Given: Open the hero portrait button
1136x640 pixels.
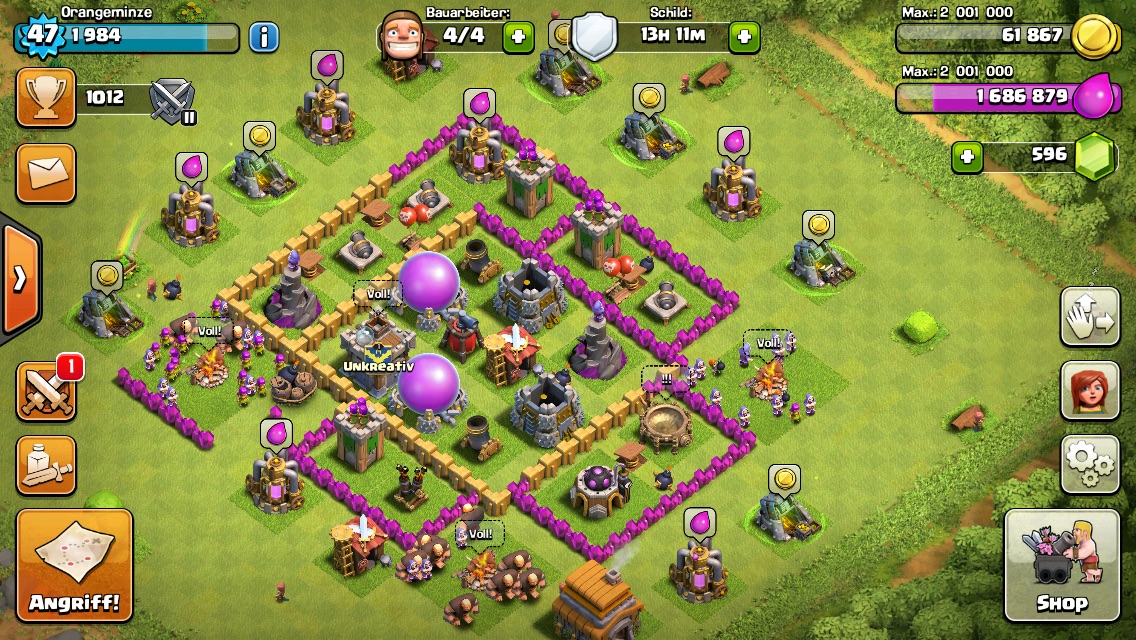Looking at the screenshot, I should pos(1089,389).
